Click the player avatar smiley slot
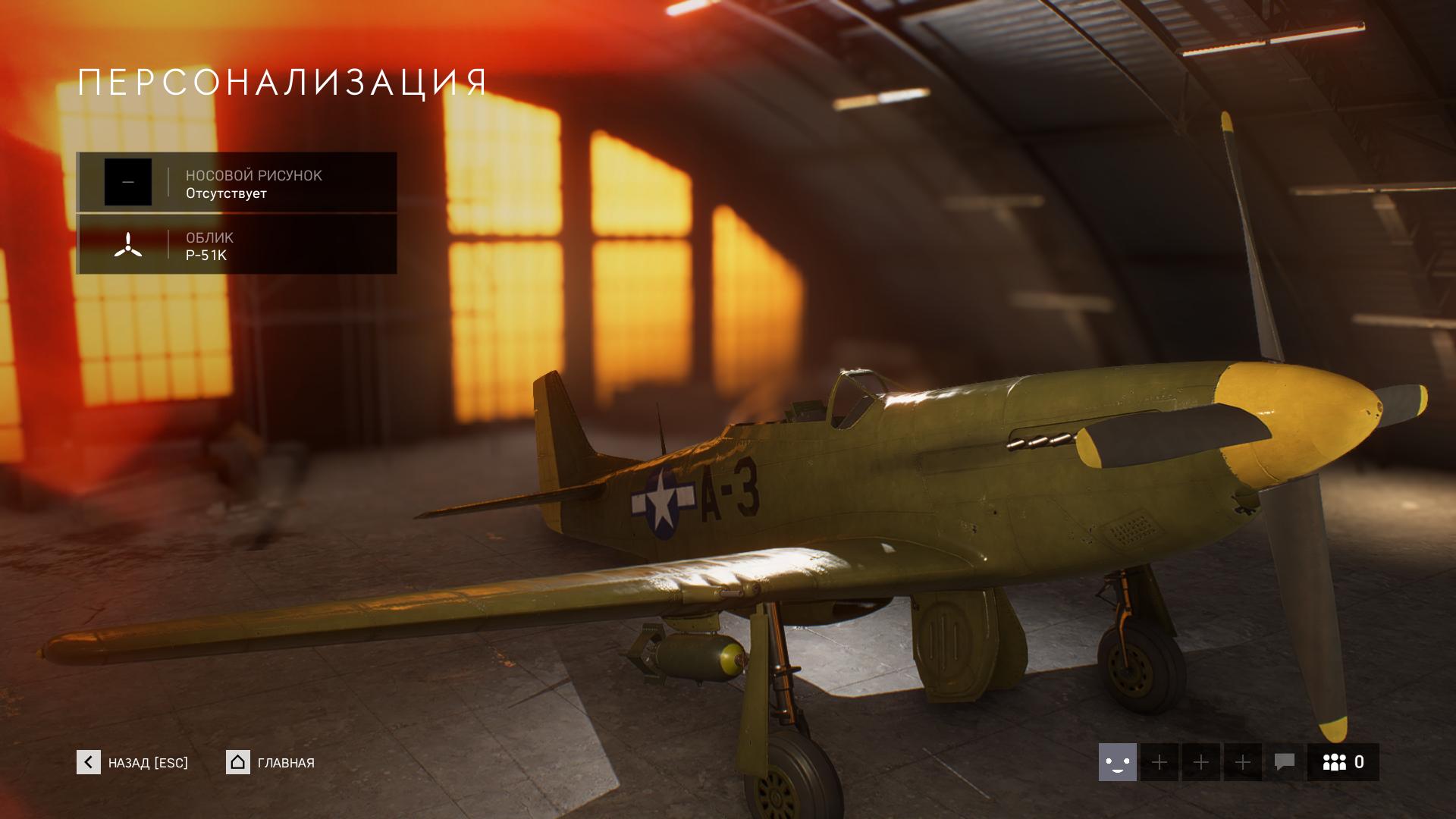Viewport: 1456px width, 819px height. [1117, 762]
